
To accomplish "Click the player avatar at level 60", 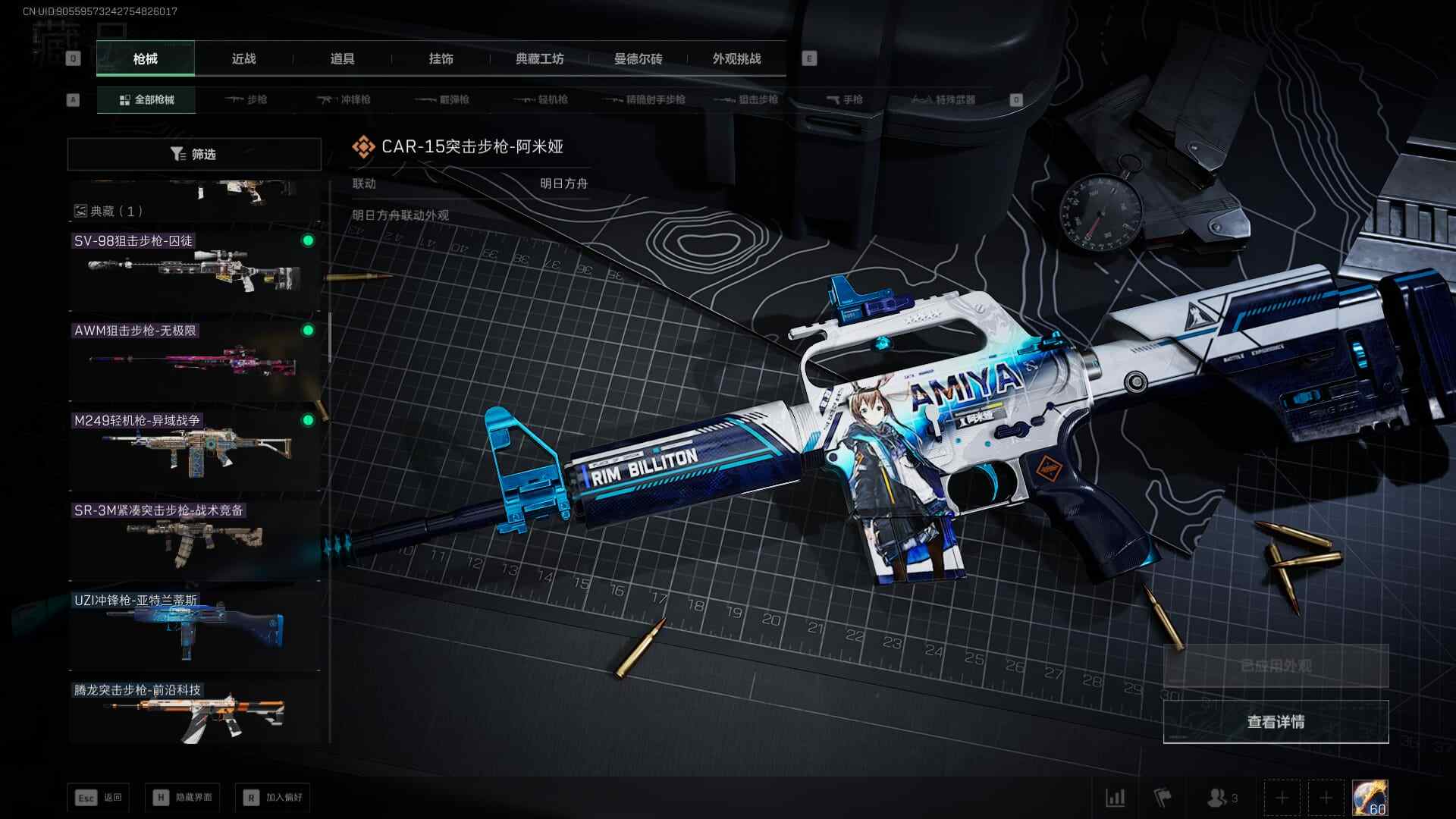I will tap(1370, 798).
